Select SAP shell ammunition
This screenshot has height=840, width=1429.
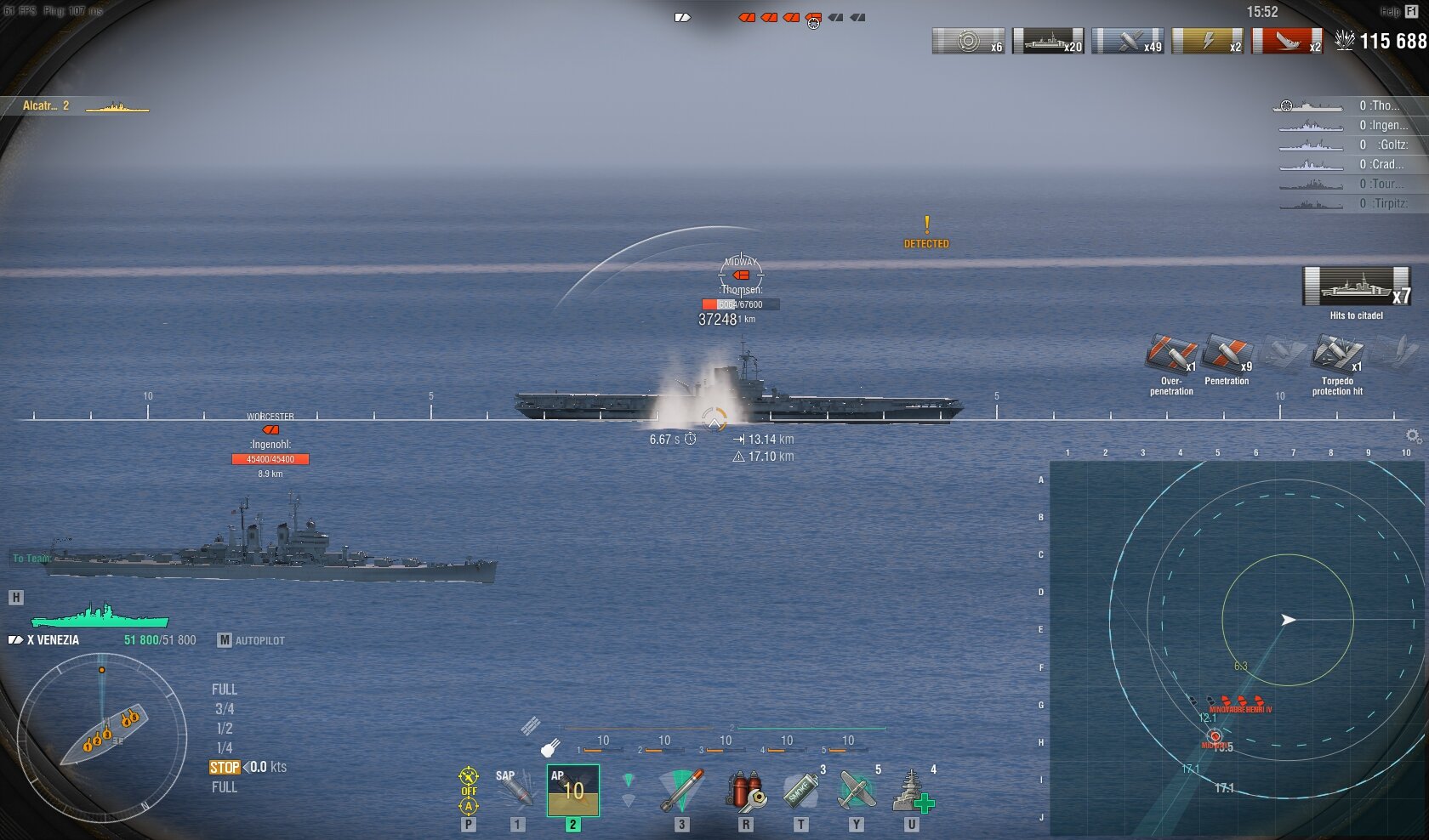pos(515,791)
